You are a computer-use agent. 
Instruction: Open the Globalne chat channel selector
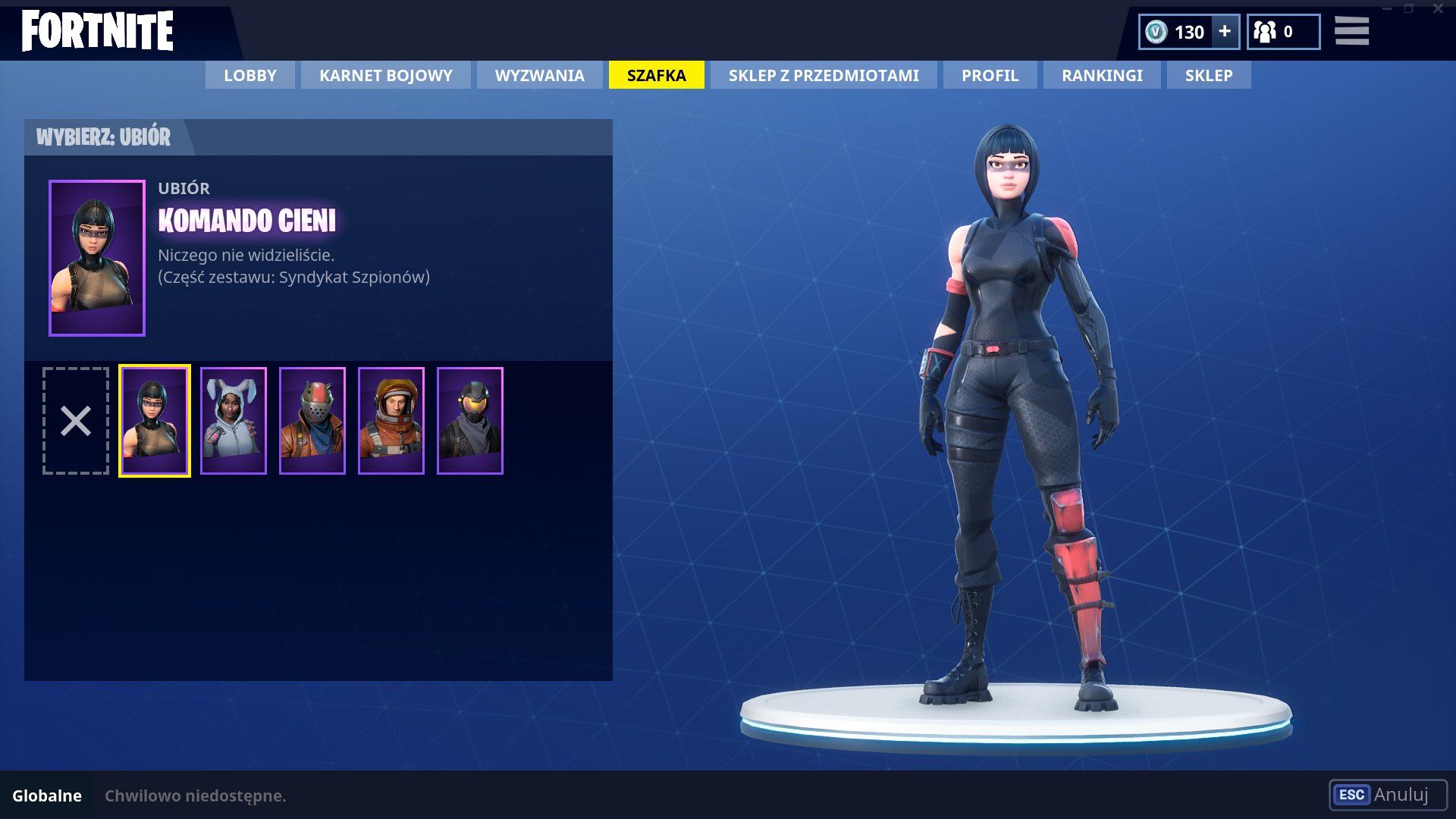point(47,795)
